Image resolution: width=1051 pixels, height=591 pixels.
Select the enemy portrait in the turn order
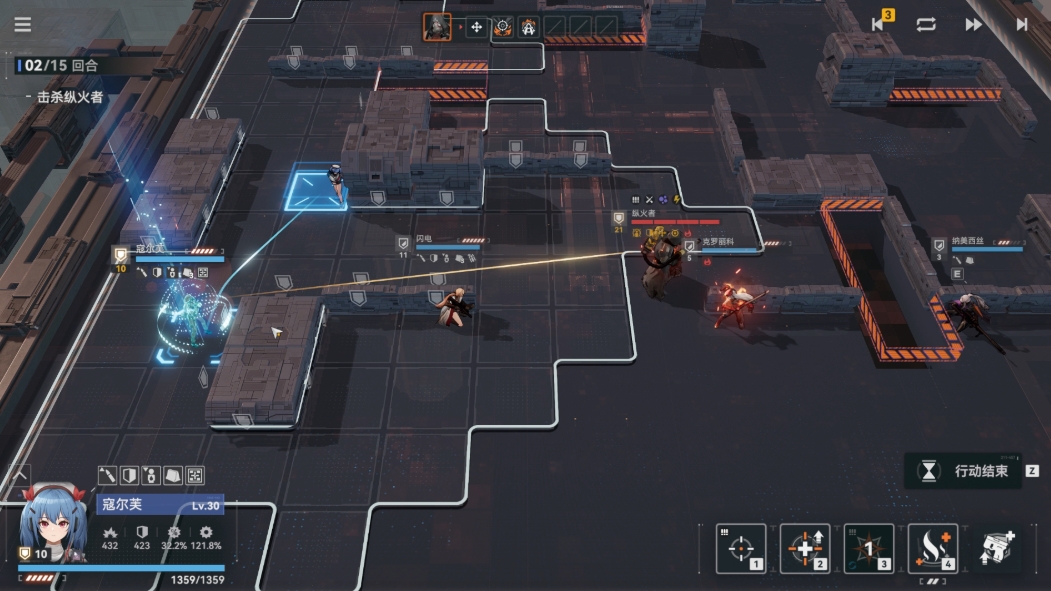[x=436, y=27]
